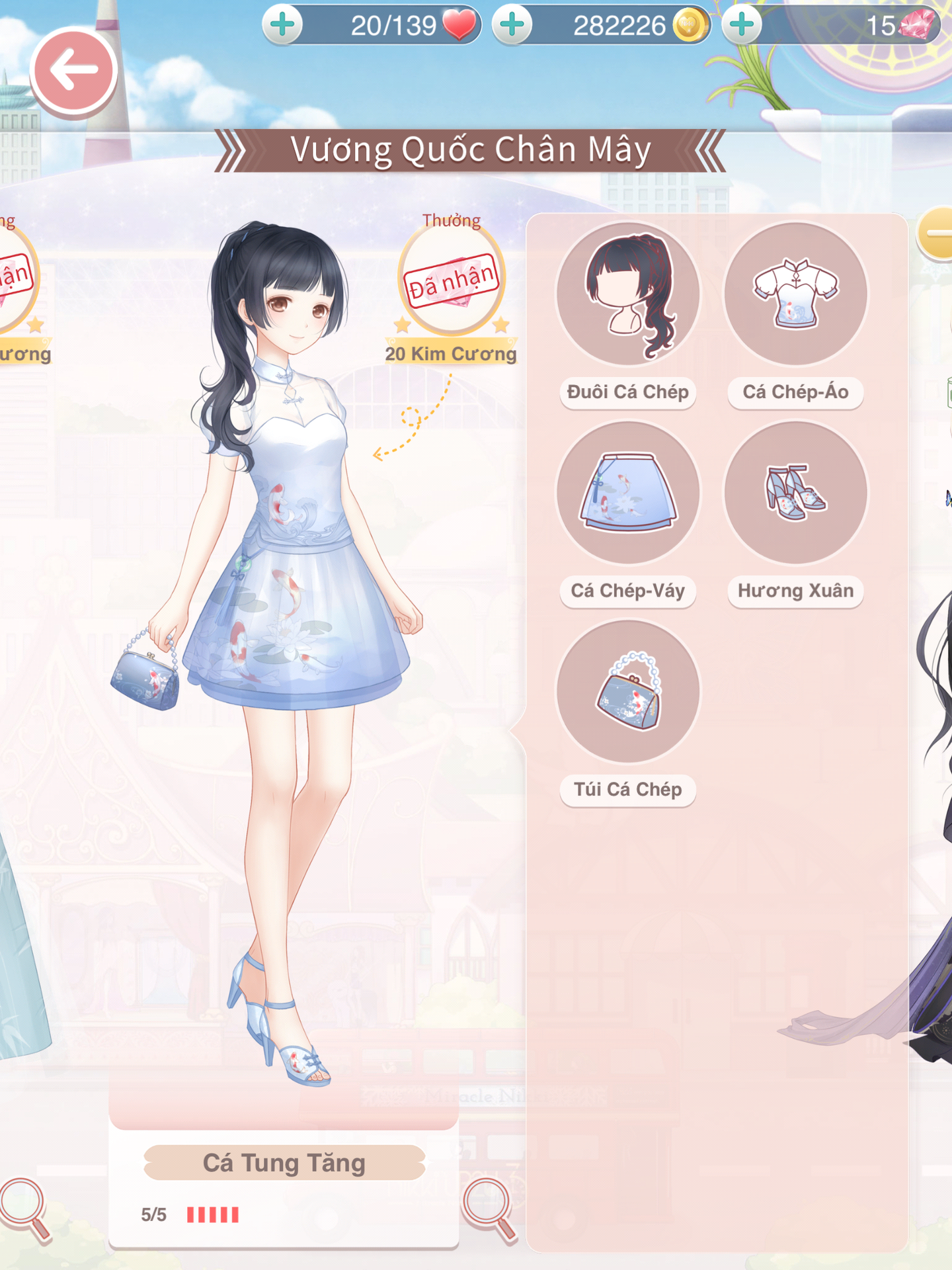Select the Cá Chép-Áo top item
Image resolution: width=952 pixels, height=1270 pixels.
[795, 294]
